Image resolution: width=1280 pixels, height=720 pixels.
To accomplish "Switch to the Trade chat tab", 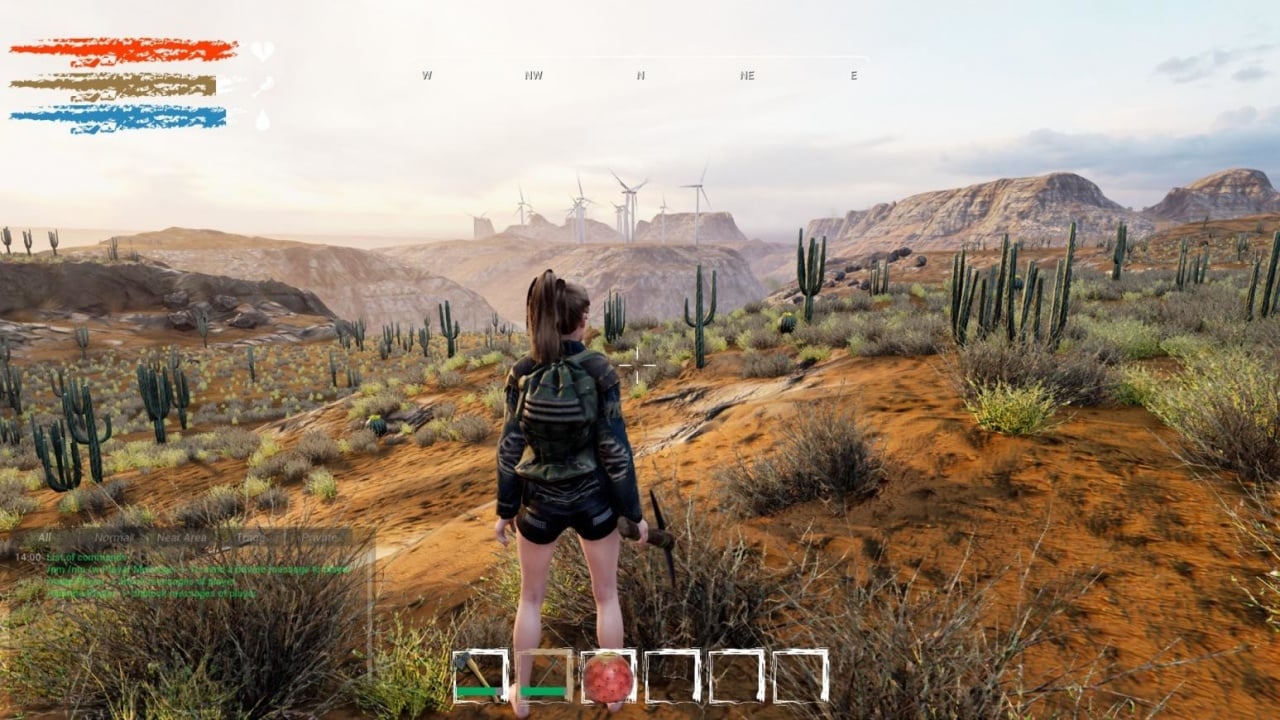I will [x=250, y=537].
